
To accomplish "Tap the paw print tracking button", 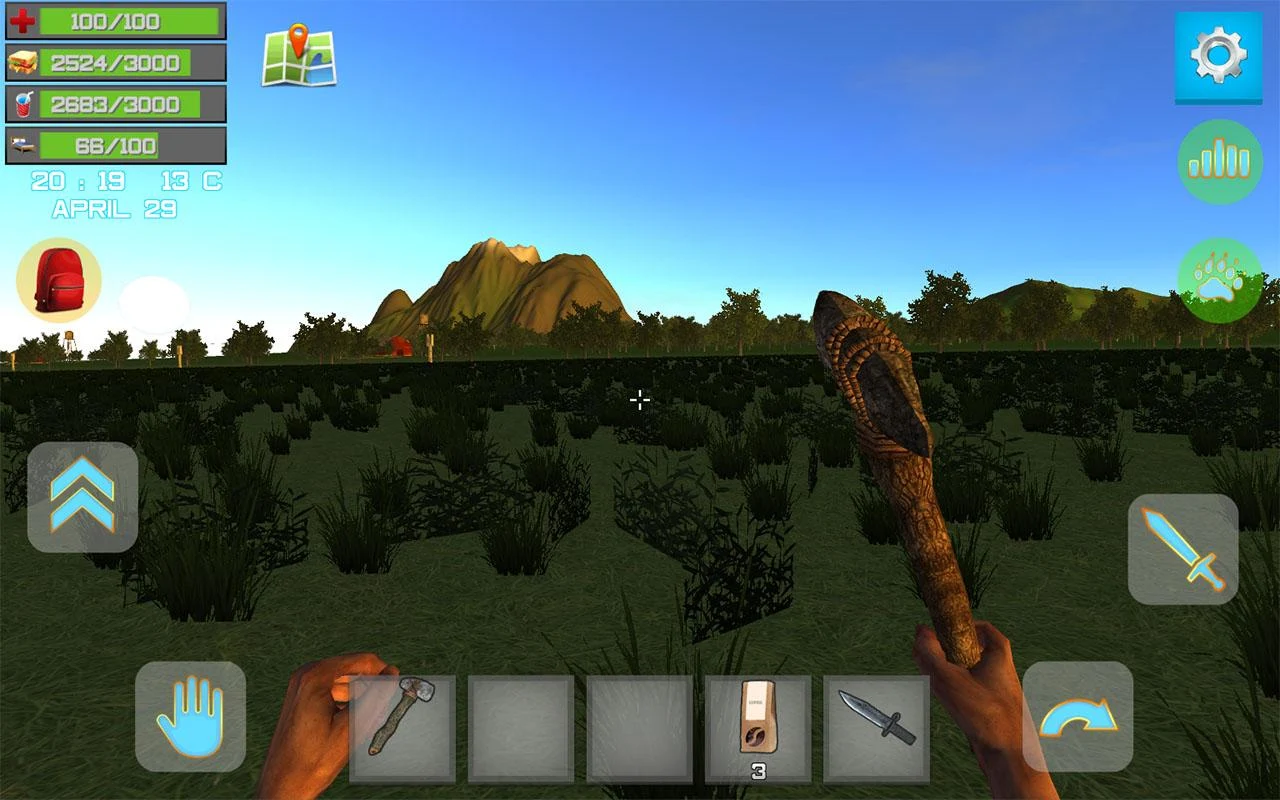I will click(x=1219, y=281).
